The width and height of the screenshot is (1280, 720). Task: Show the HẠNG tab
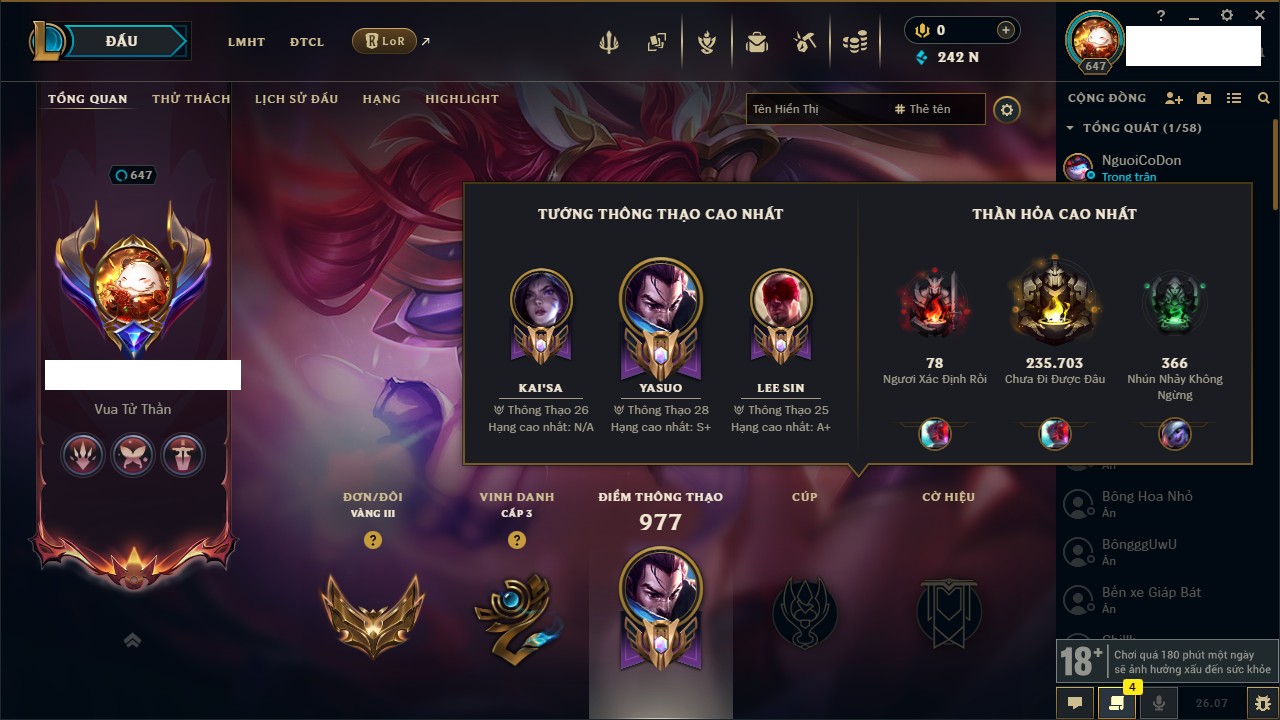(381, 99)
